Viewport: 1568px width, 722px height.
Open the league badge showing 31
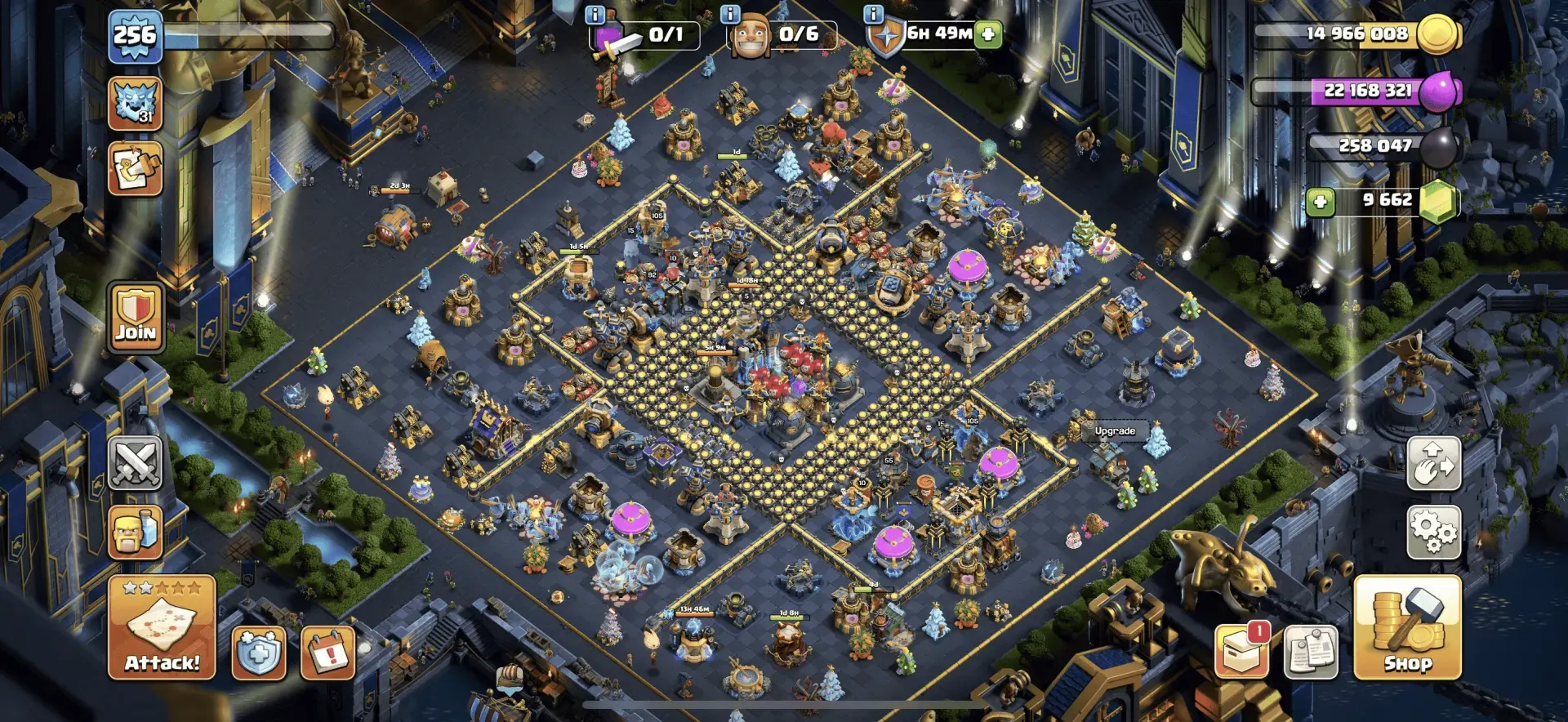coord(135,104)
